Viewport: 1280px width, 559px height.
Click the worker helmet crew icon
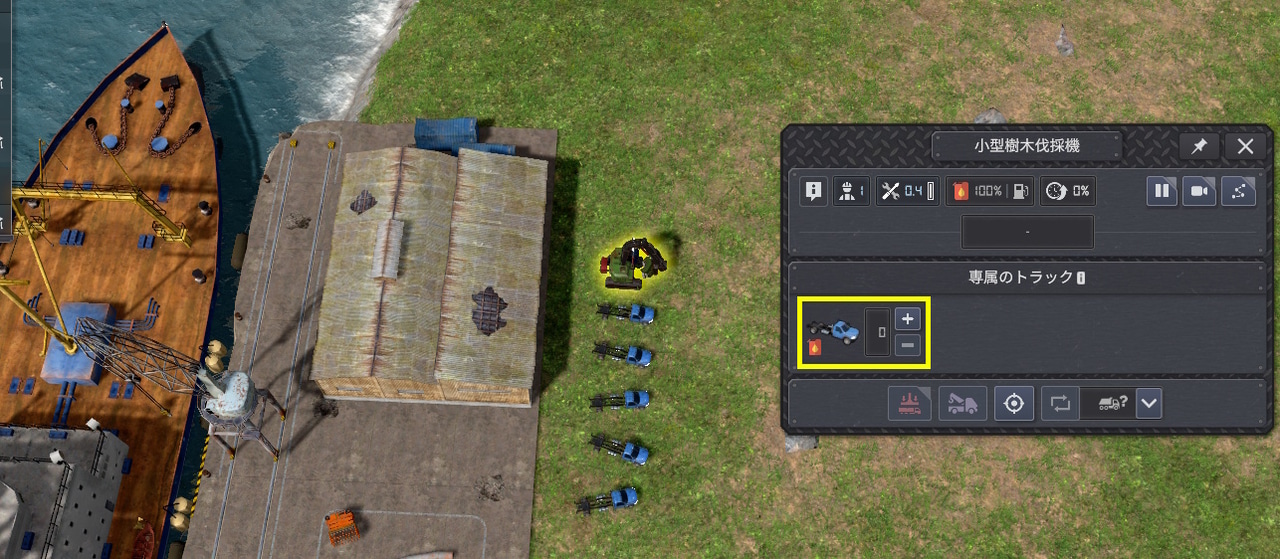(x=850, y=191)
